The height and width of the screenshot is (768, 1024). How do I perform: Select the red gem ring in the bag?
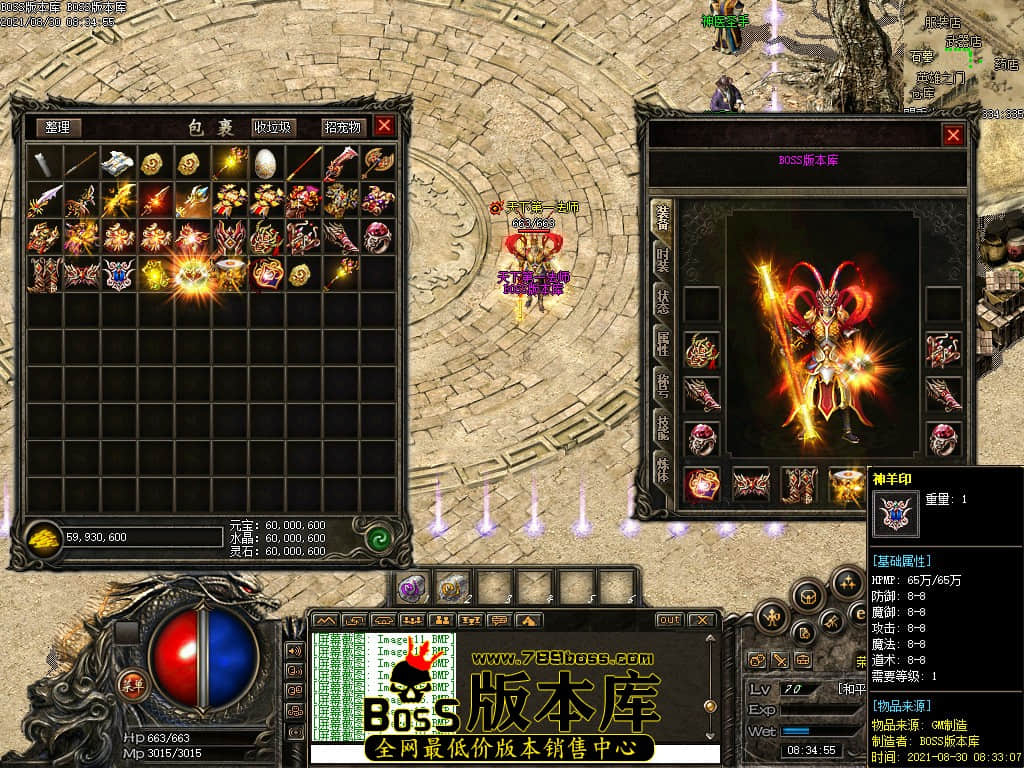[376, 236]
